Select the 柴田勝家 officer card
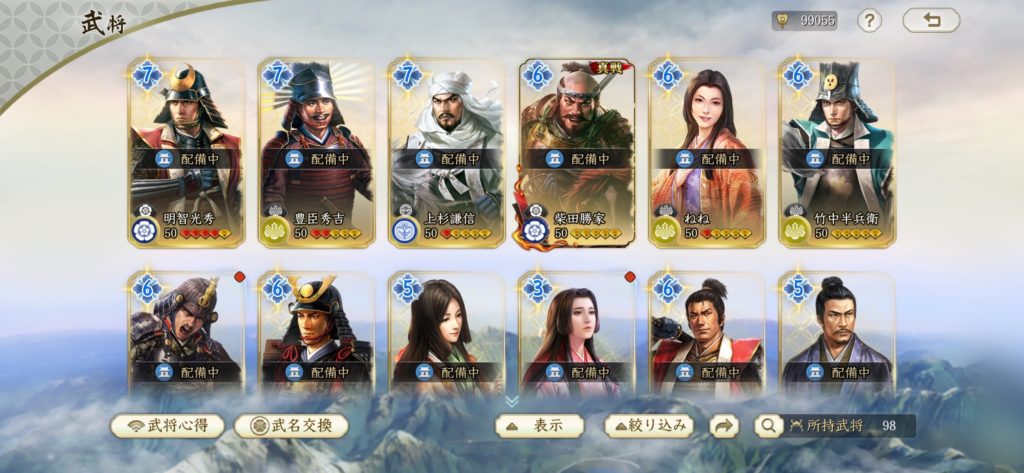The height and width of the screenshot is (473, 1024). [576, 152]
